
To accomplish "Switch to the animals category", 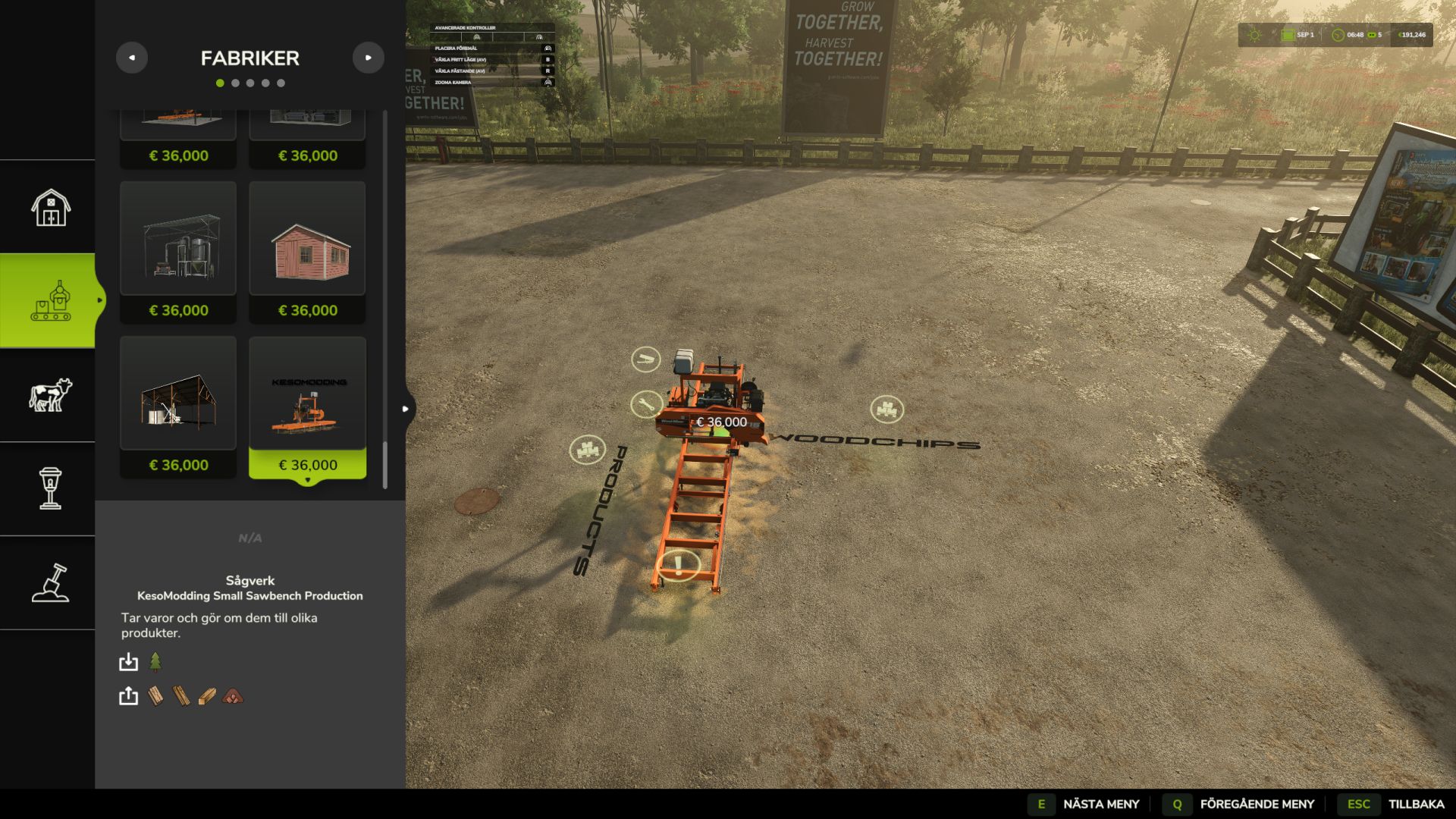I will (50, 395).
